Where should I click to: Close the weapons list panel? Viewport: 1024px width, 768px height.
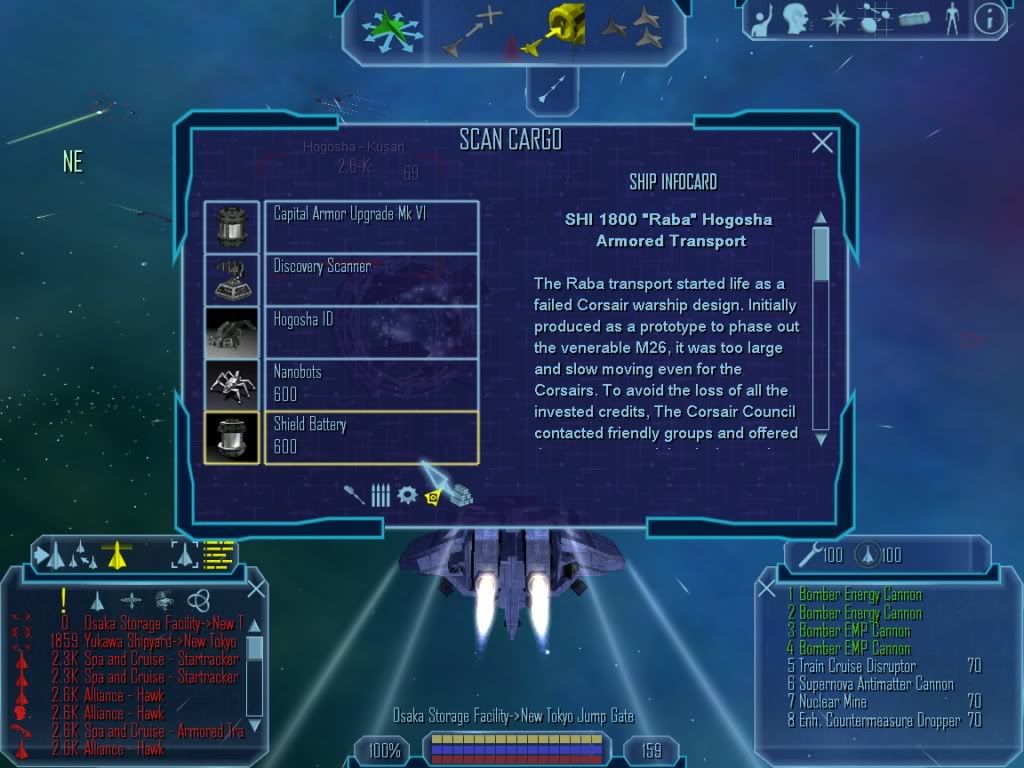pyautogui.click(x=767, y=589)
